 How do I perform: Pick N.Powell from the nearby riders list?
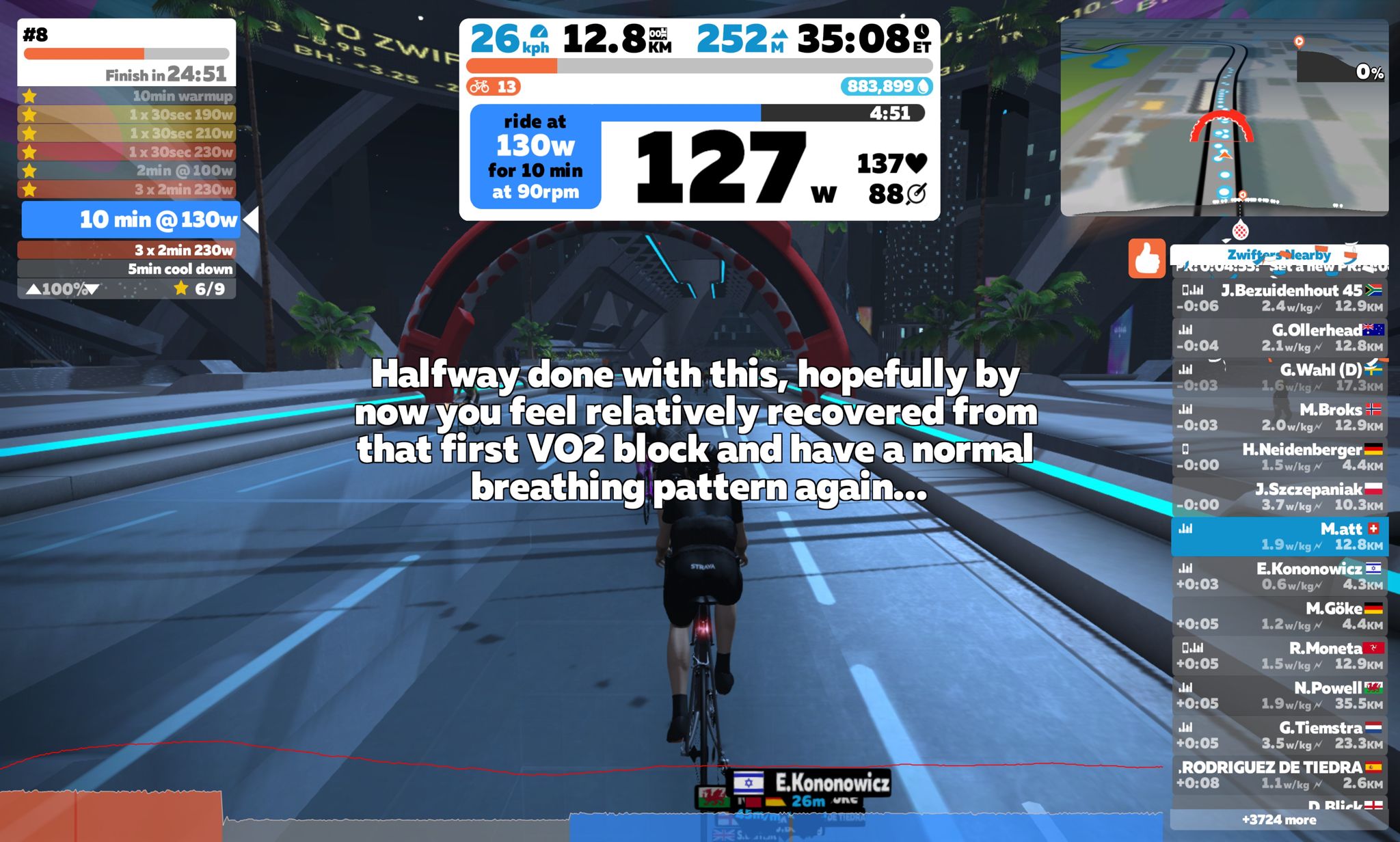(1280, 695)
